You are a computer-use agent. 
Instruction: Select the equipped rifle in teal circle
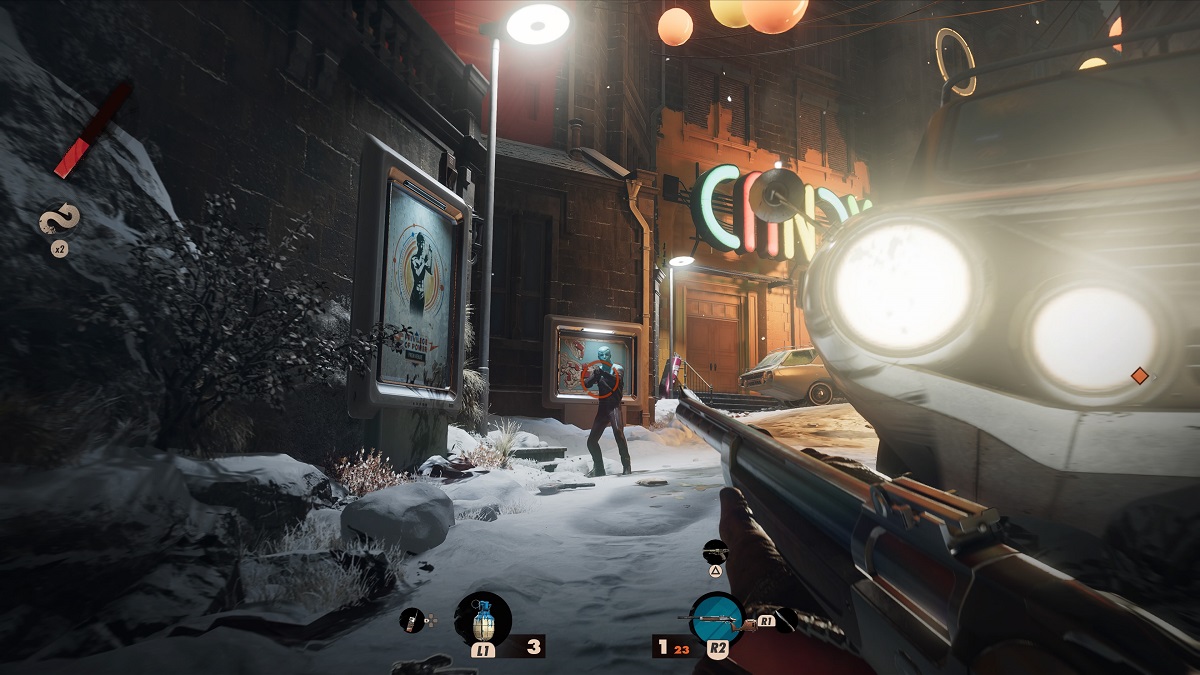pos(717,619)
